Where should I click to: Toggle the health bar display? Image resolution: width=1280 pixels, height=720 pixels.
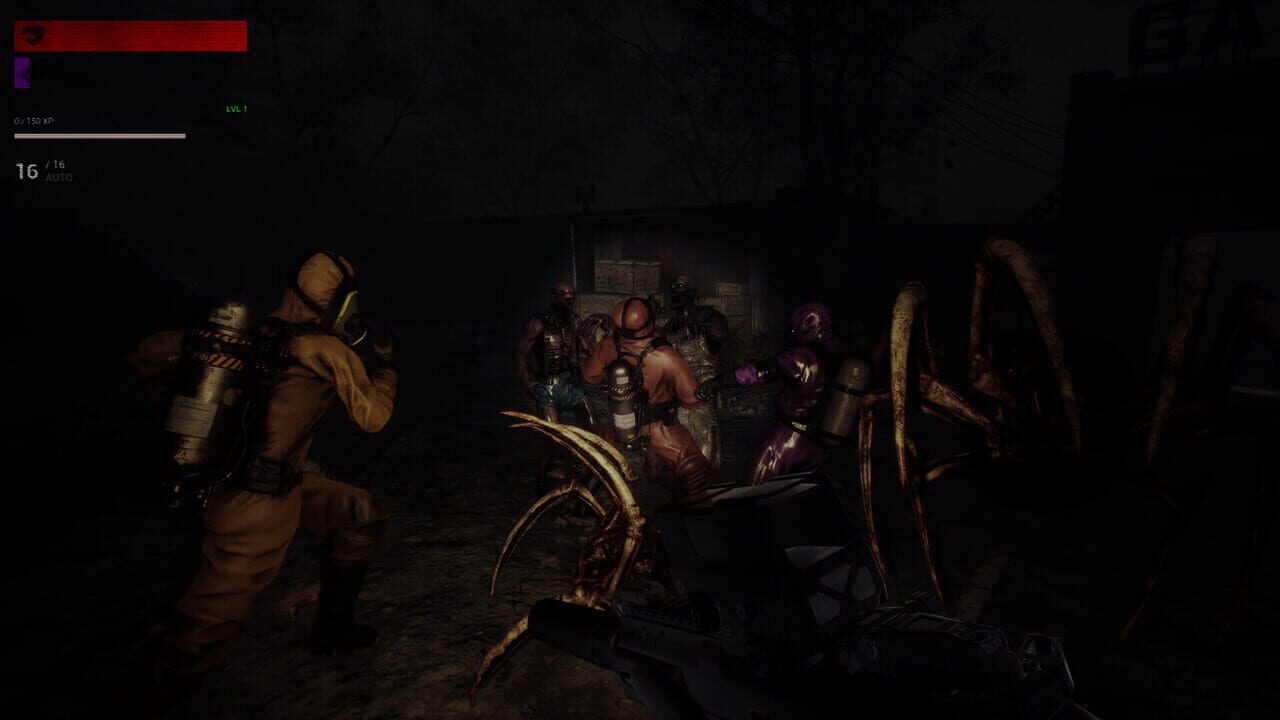[x=130, y=36]
